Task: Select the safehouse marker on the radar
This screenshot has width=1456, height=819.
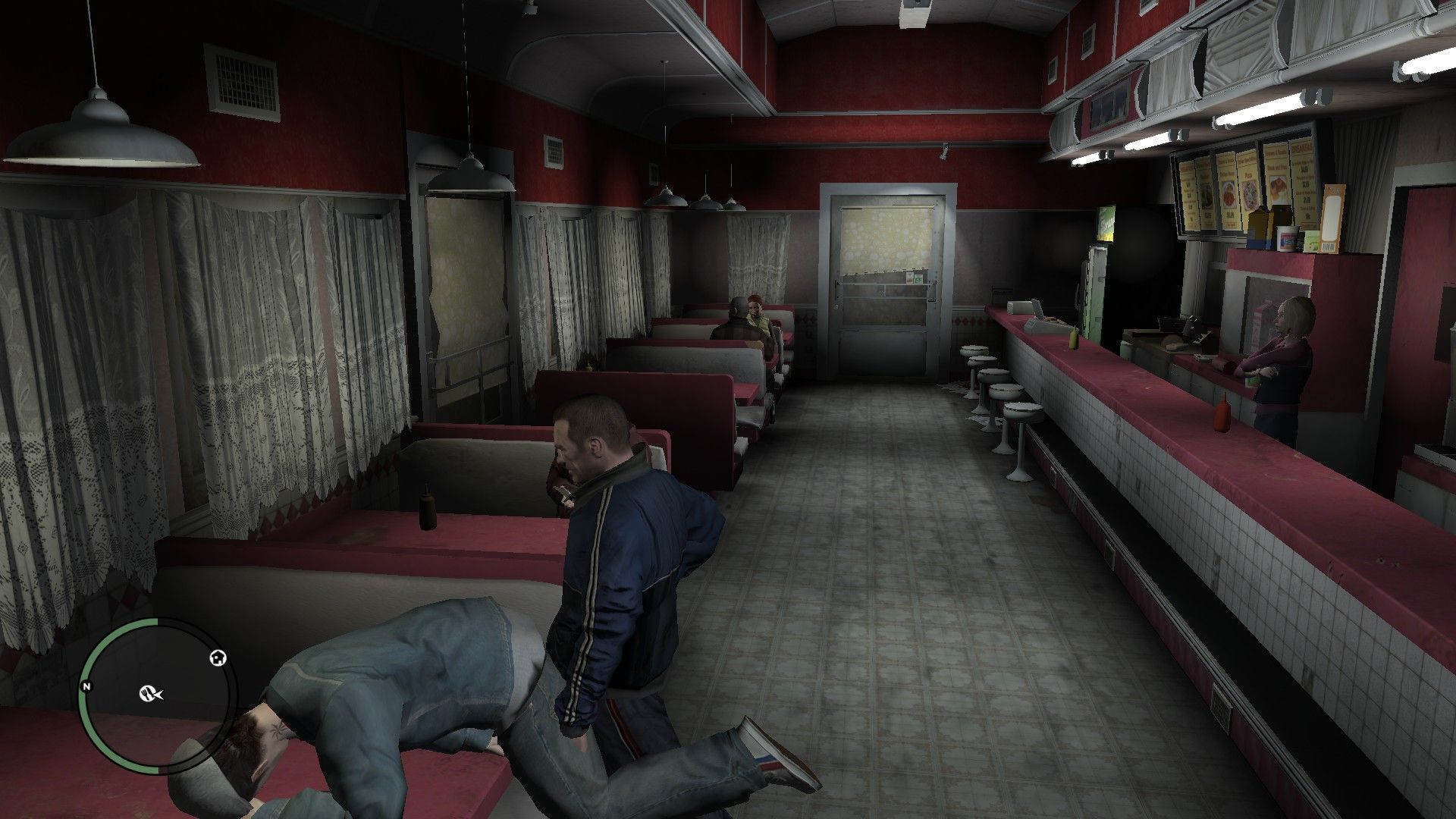Action: coord(218,658)
